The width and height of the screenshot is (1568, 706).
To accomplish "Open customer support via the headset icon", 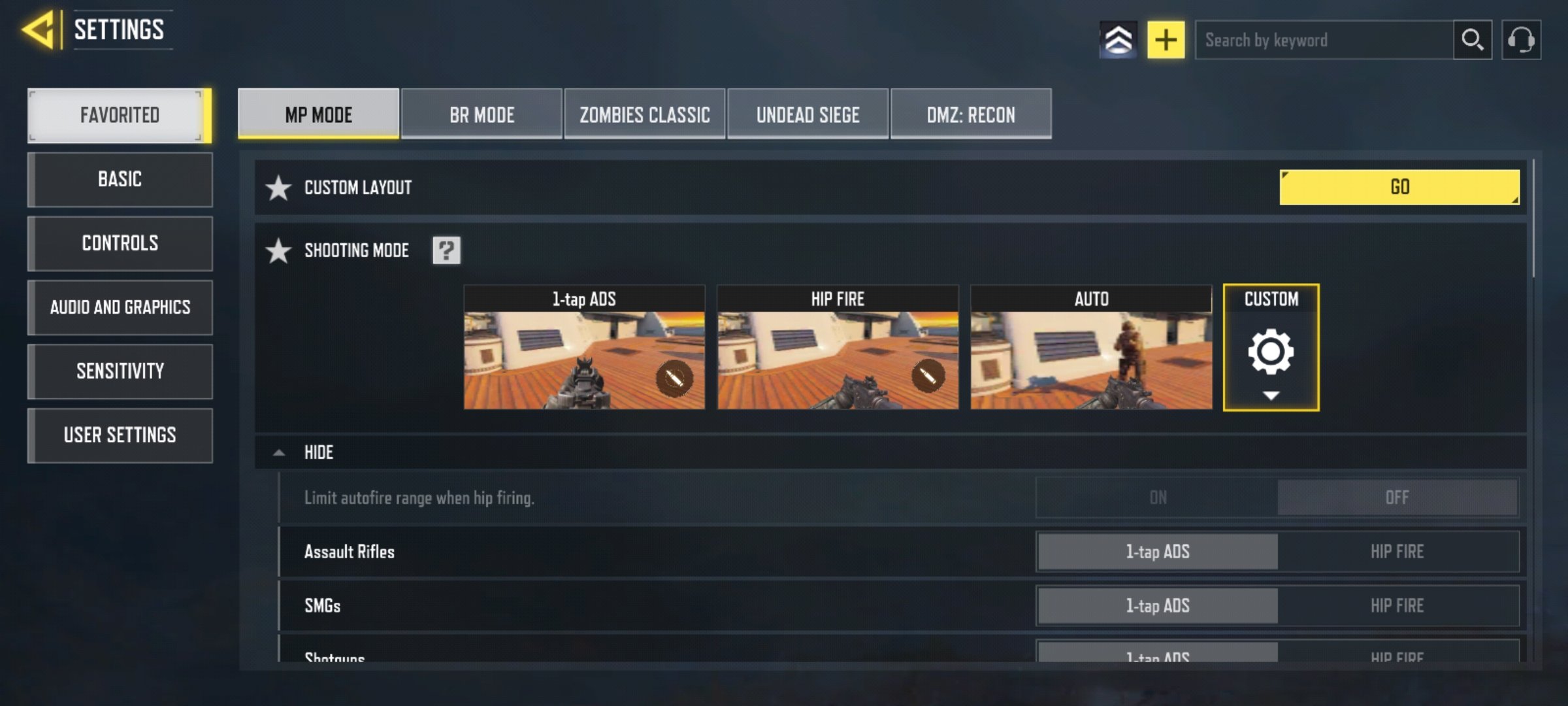I will click(1521, 41).
